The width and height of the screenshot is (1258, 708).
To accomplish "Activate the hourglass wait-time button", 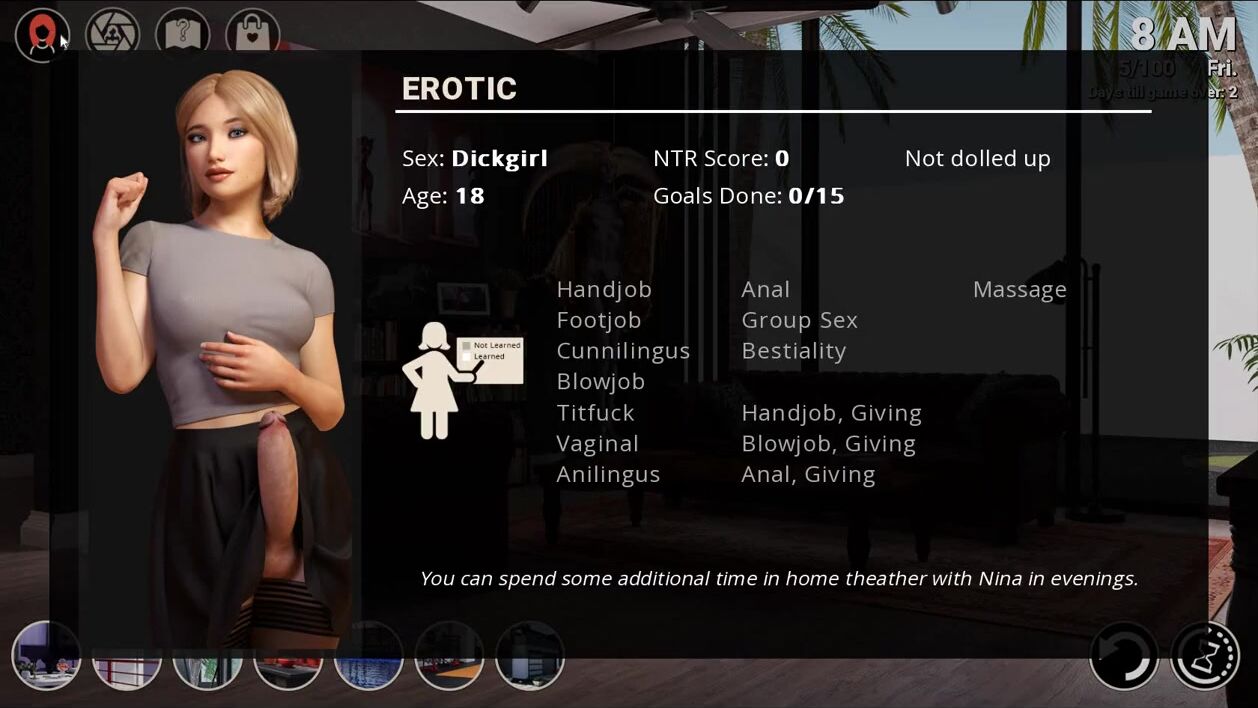I will [x=1205, y=656].
